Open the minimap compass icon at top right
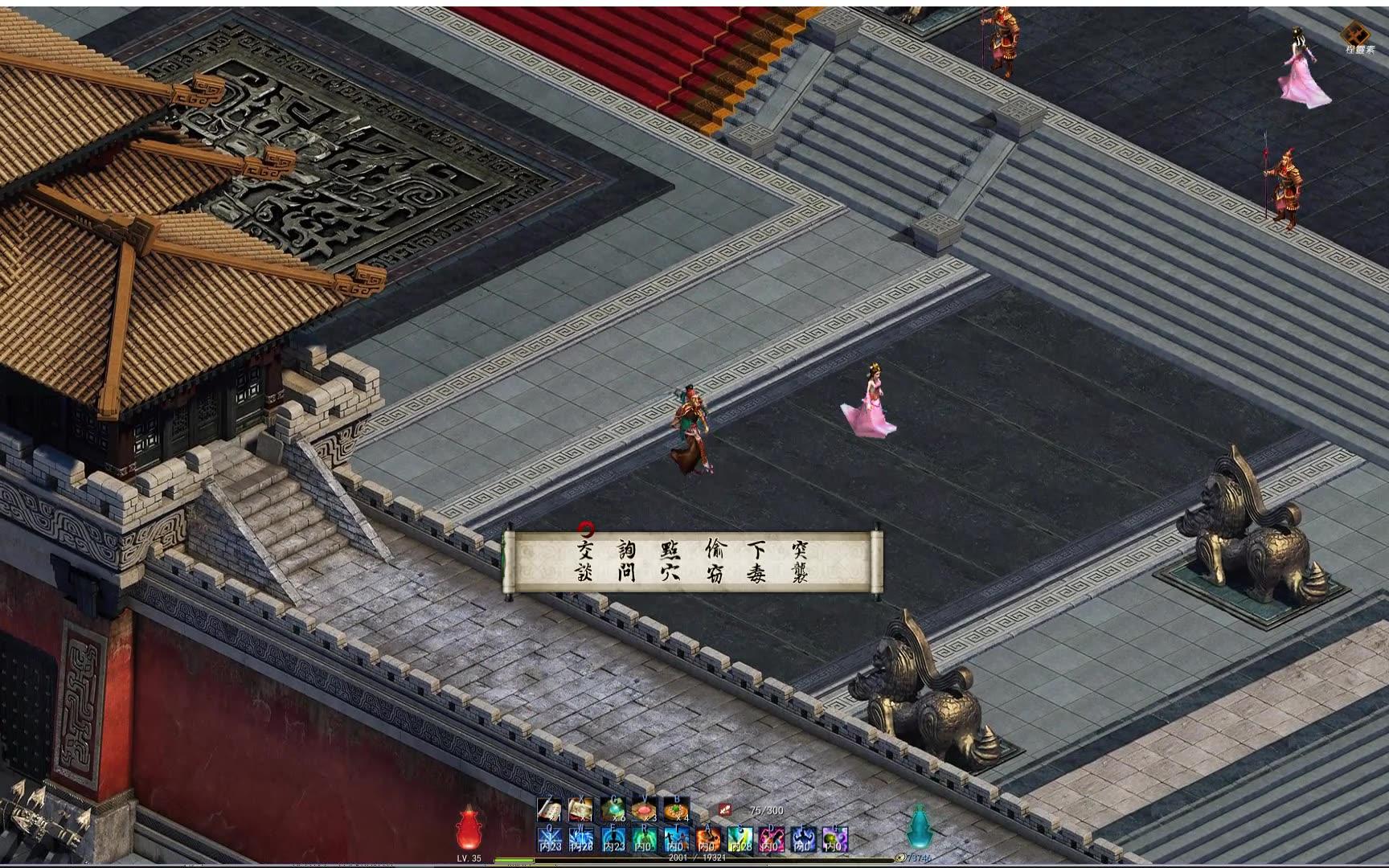 (x=1354, y=34)
